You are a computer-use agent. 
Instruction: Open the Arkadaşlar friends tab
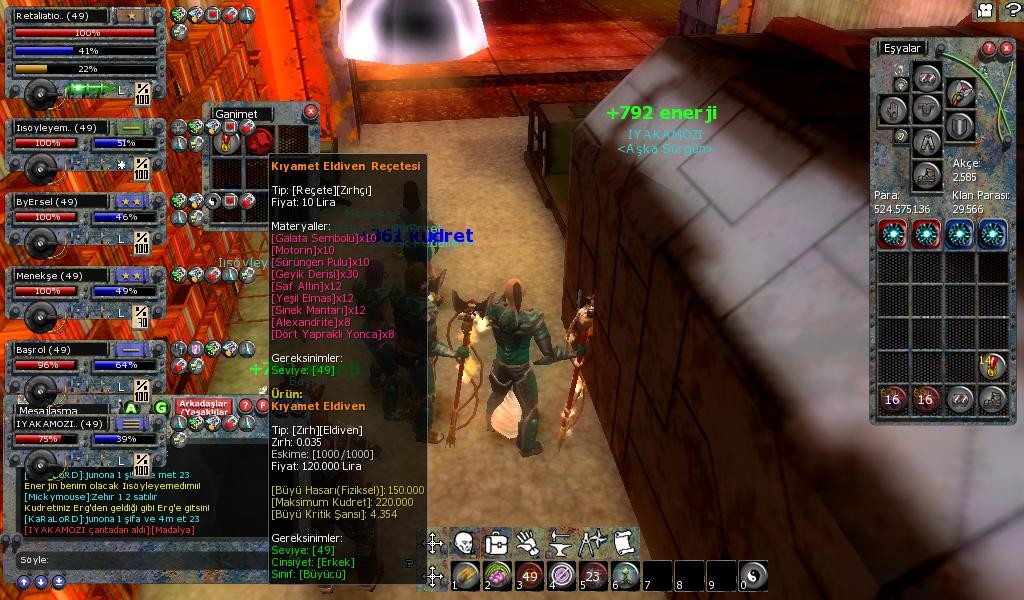click(203, 406)
